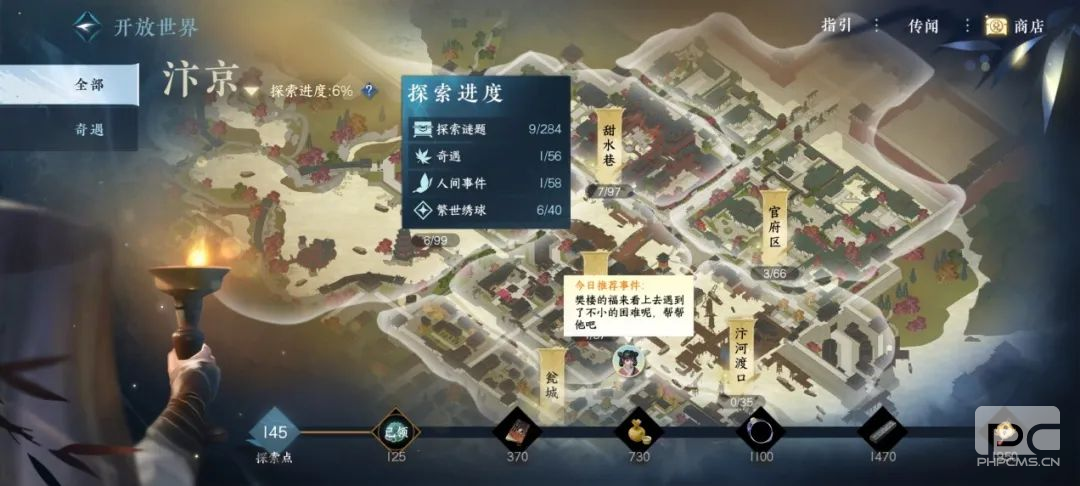View the red book reward at 370
Viewport: 1080px width, 486px height.
click(x=517, y=431)
